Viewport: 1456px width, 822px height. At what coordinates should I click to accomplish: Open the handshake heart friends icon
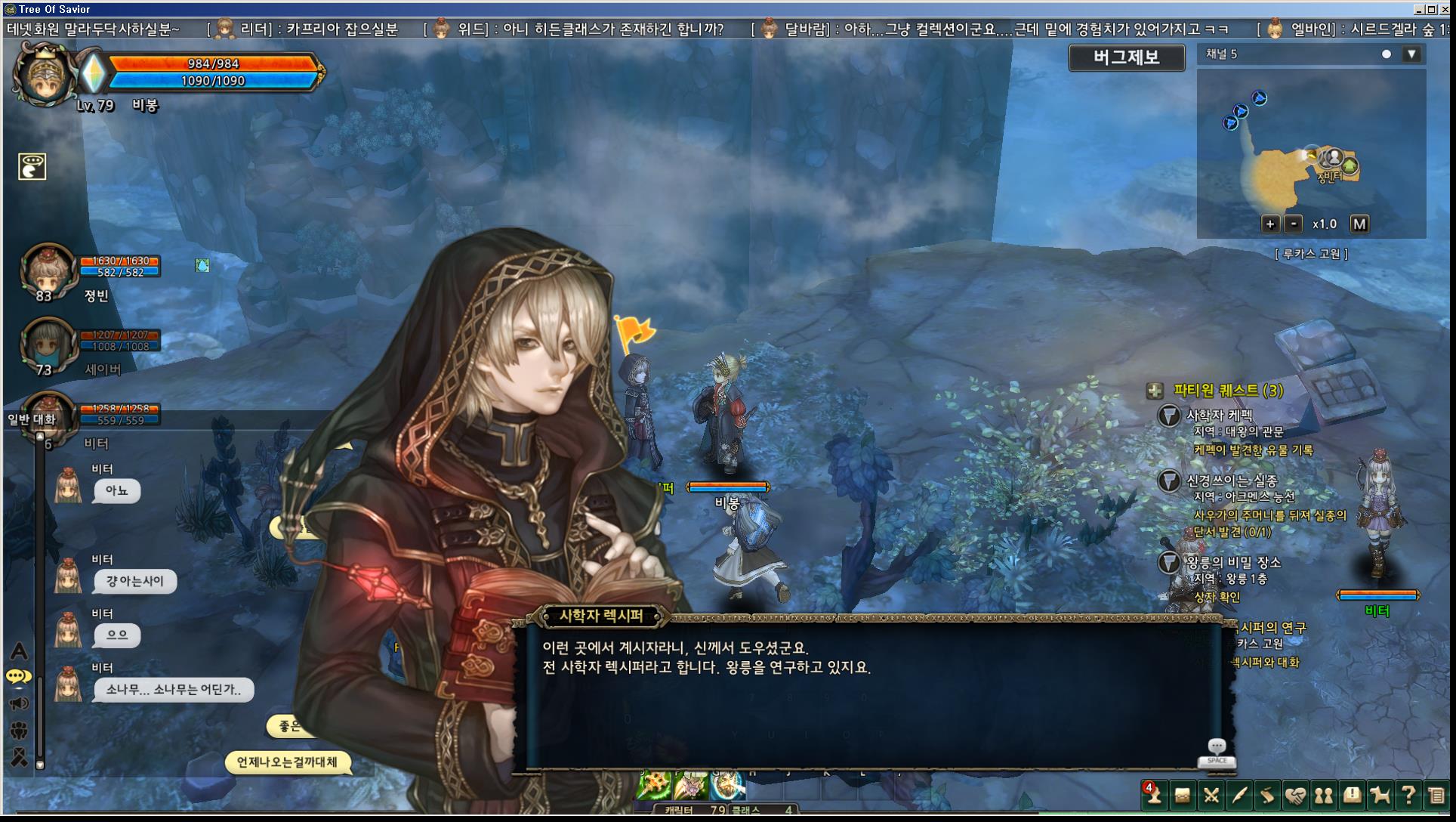pyautogui.click(x=1295, y=796)
